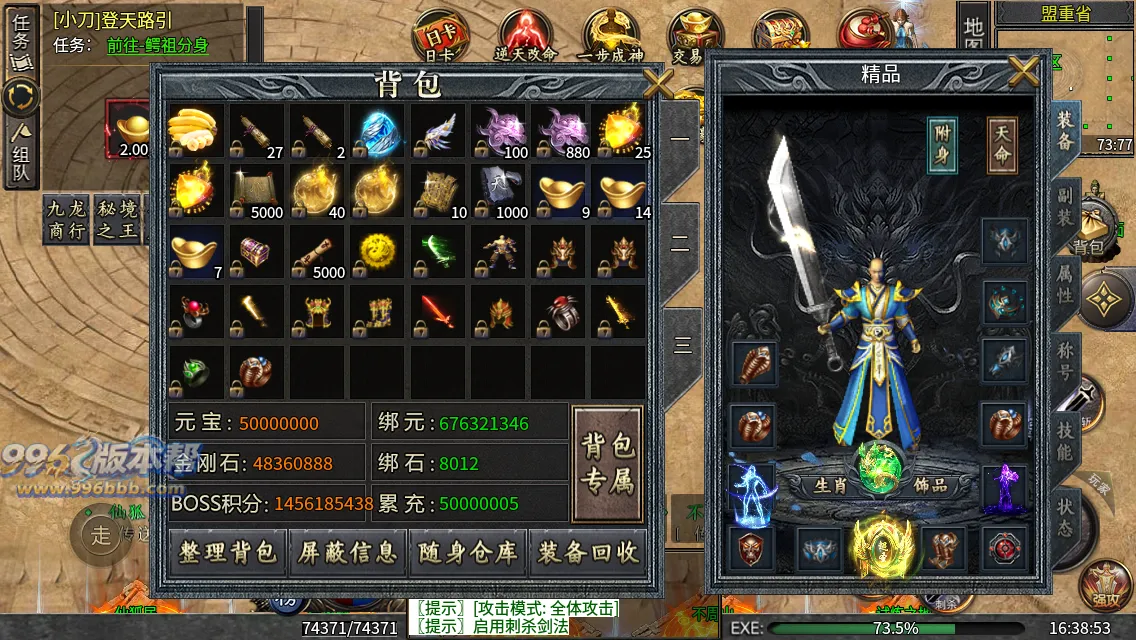This screenshot has width=1136, height=640.
Task: Click the 整理背包 button
Action: [x=227, y=553]
